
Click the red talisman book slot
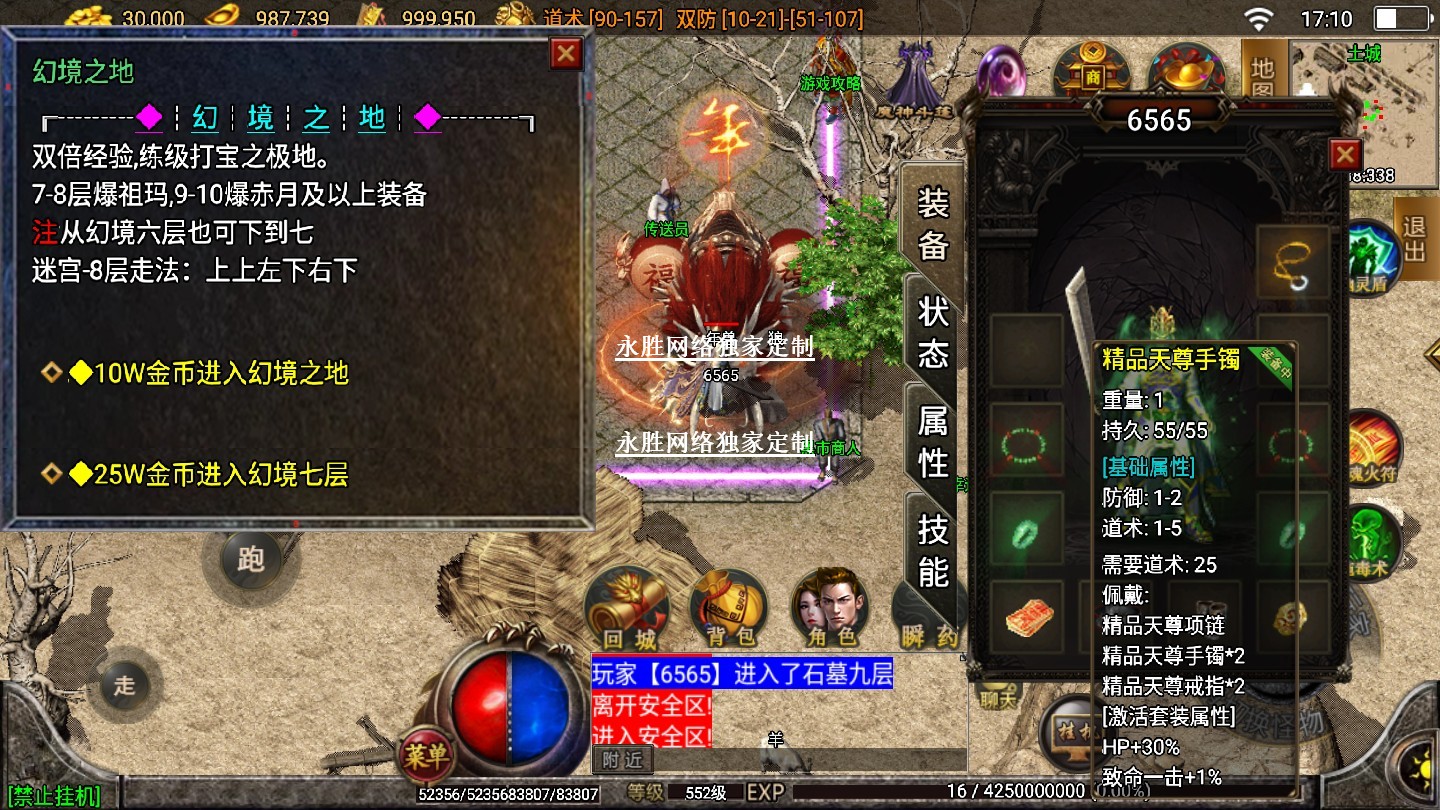(x=1026, y=618)
